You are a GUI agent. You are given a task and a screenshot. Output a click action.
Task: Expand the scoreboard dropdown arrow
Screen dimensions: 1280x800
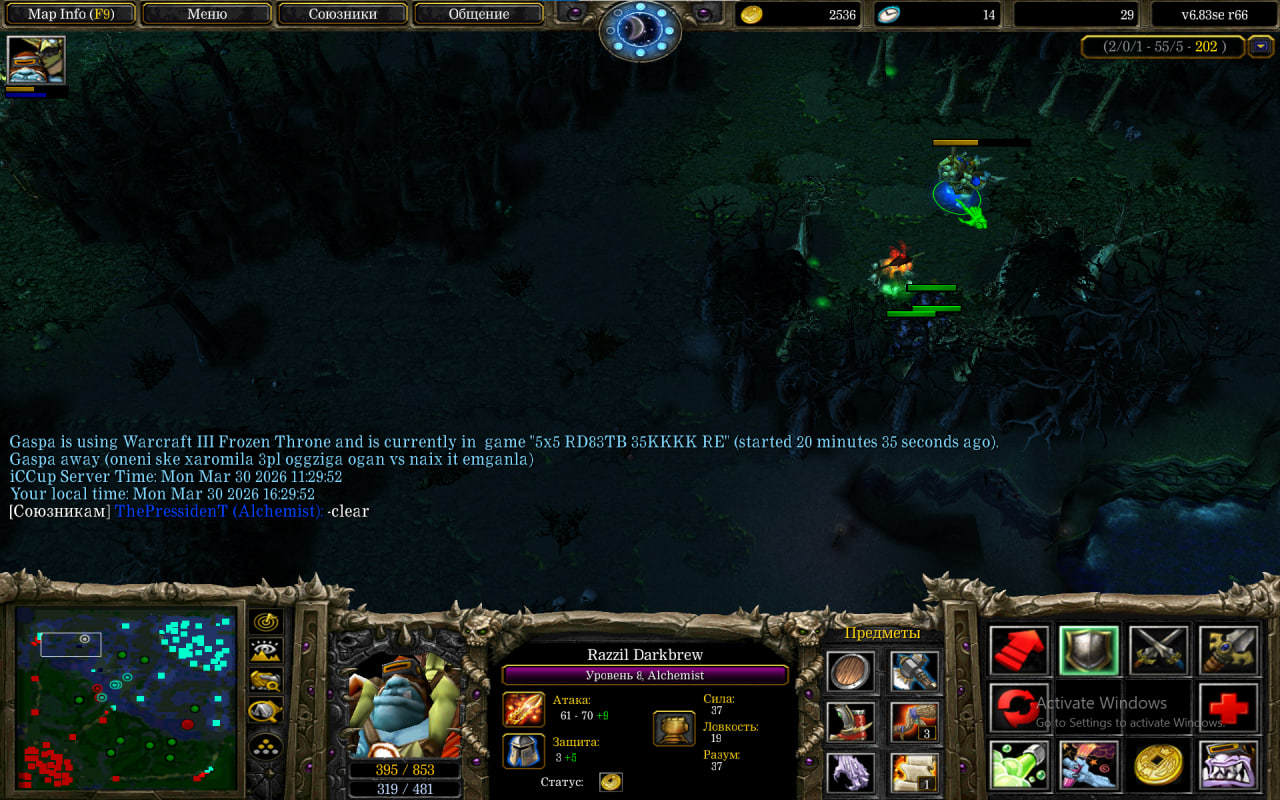tap(1261, 46)
